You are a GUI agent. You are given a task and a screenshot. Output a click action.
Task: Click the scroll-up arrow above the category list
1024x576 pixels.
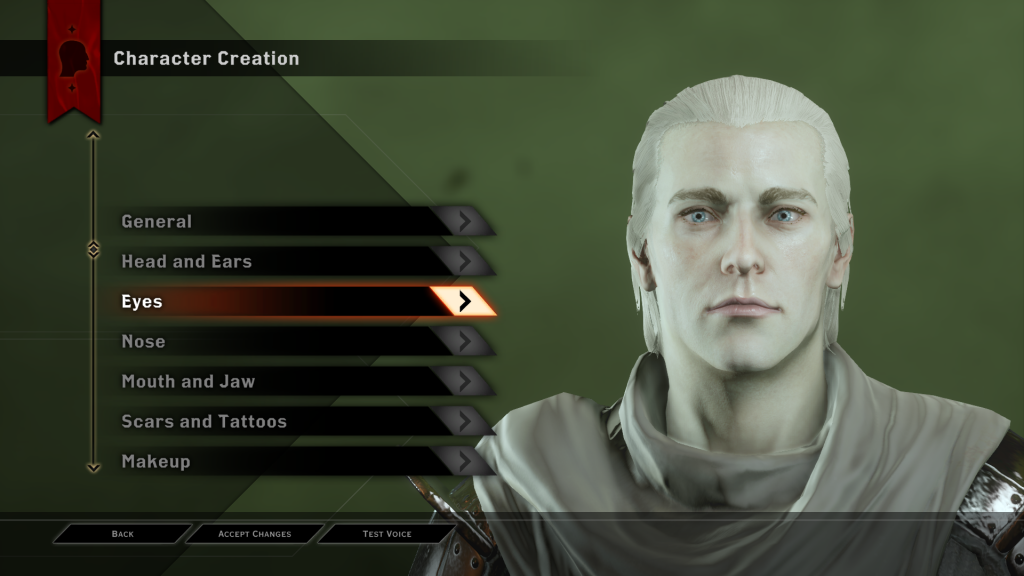[x=93, y=134]
